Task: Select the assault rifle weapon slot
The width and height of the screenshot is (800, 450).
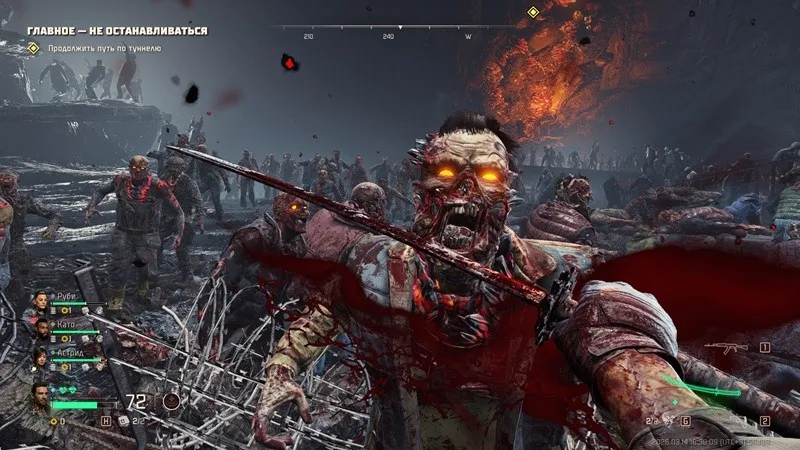Action: click(x=725, y=348)
